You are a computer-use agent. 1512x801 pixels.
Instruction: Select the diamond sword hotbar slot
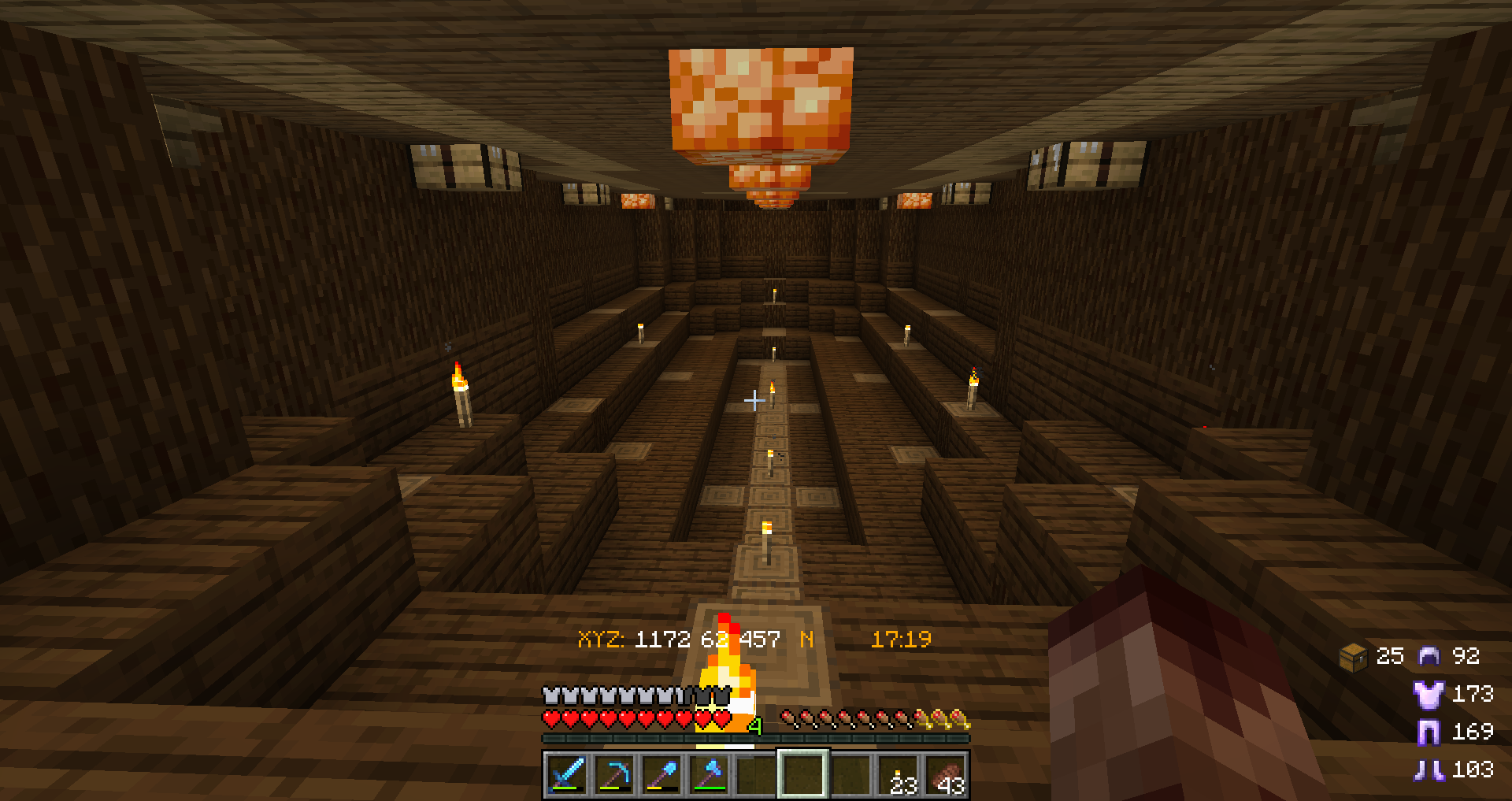click(566, 774)
